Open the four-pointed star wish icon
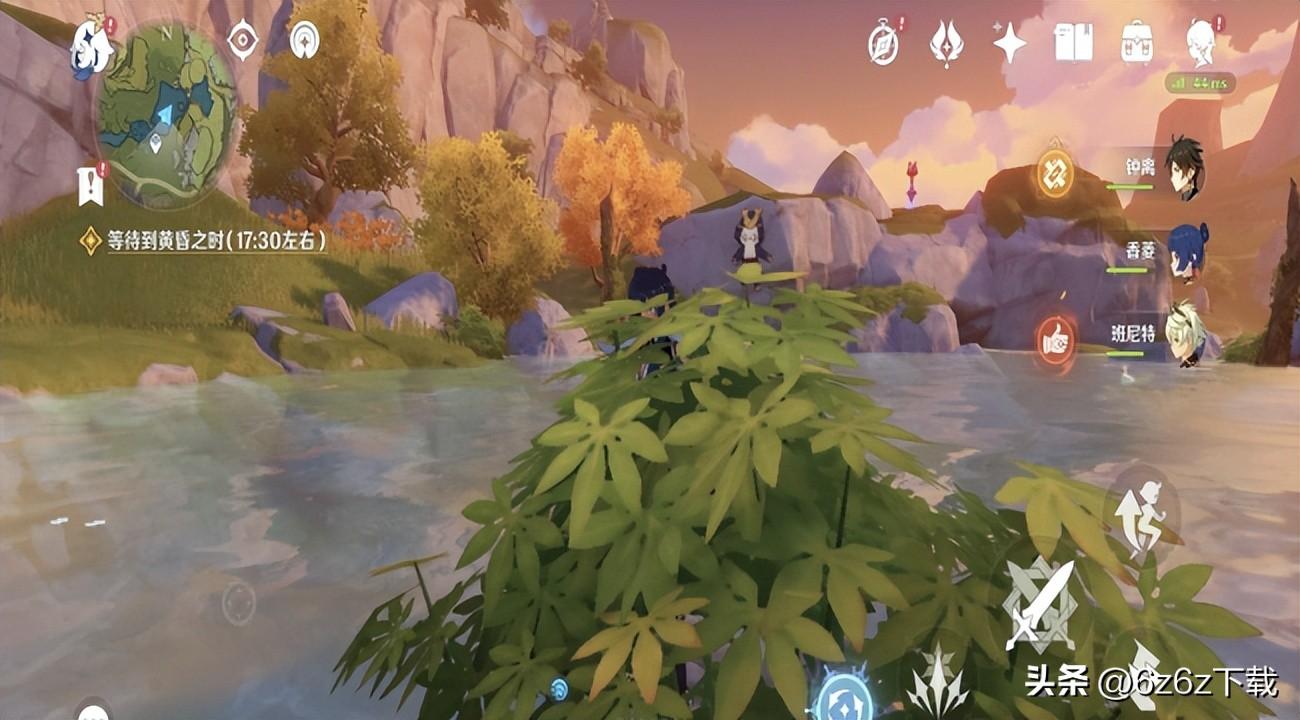The width and height of the screenshot is (1300, 720). pos(1009,43)
